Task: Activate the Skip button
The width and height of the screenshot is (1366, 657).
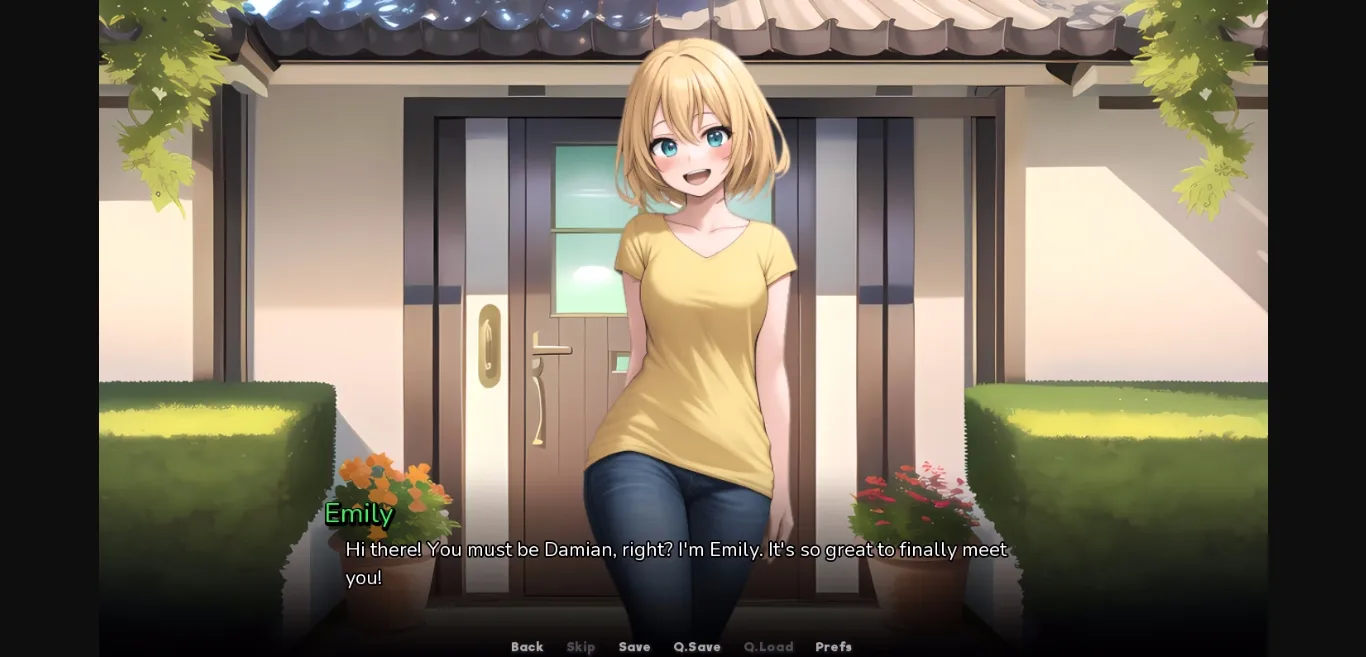Action: click(580, 647)
